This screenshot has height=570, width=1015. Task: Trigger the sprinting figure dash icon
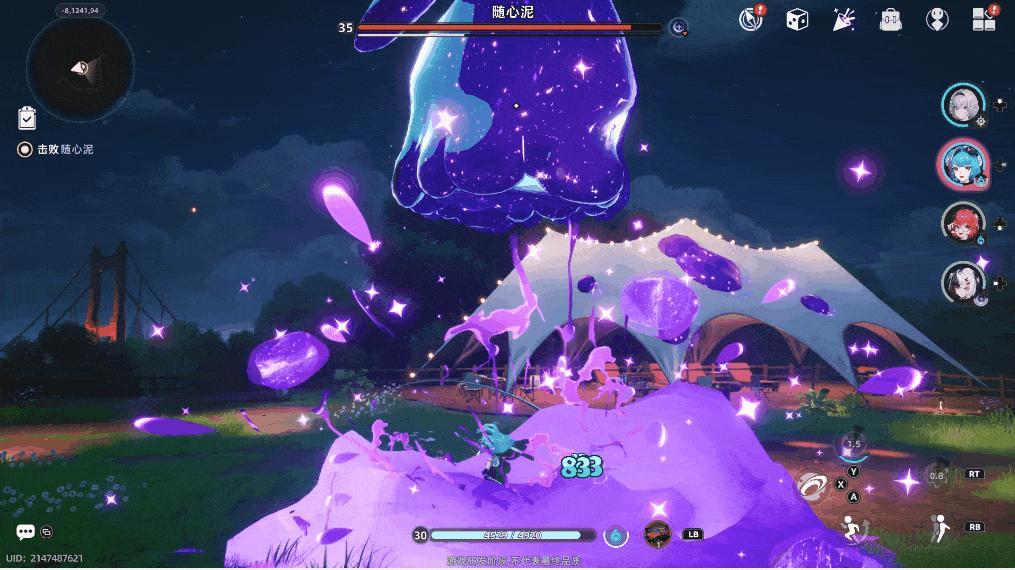tap(853, 527)
